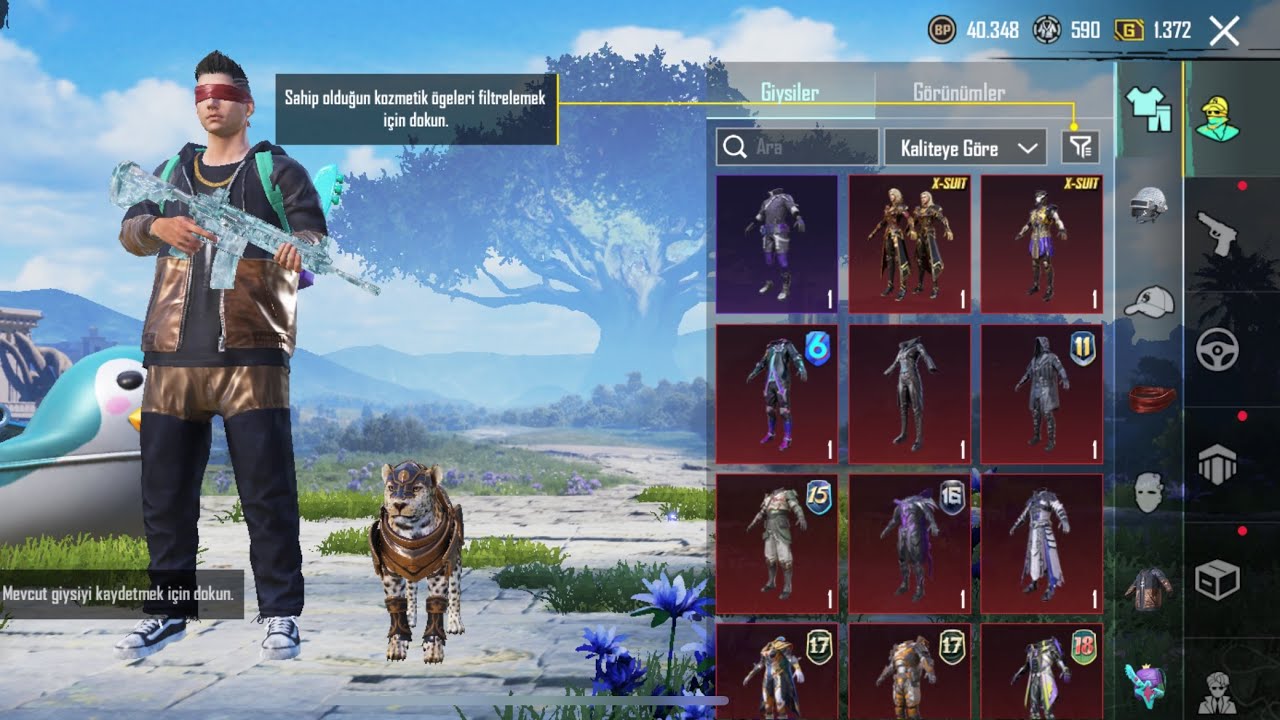This screenshot has height=720, width=1280.
Task: Choose the outfit with level 6 badge
Action: (x=777, y=393)
